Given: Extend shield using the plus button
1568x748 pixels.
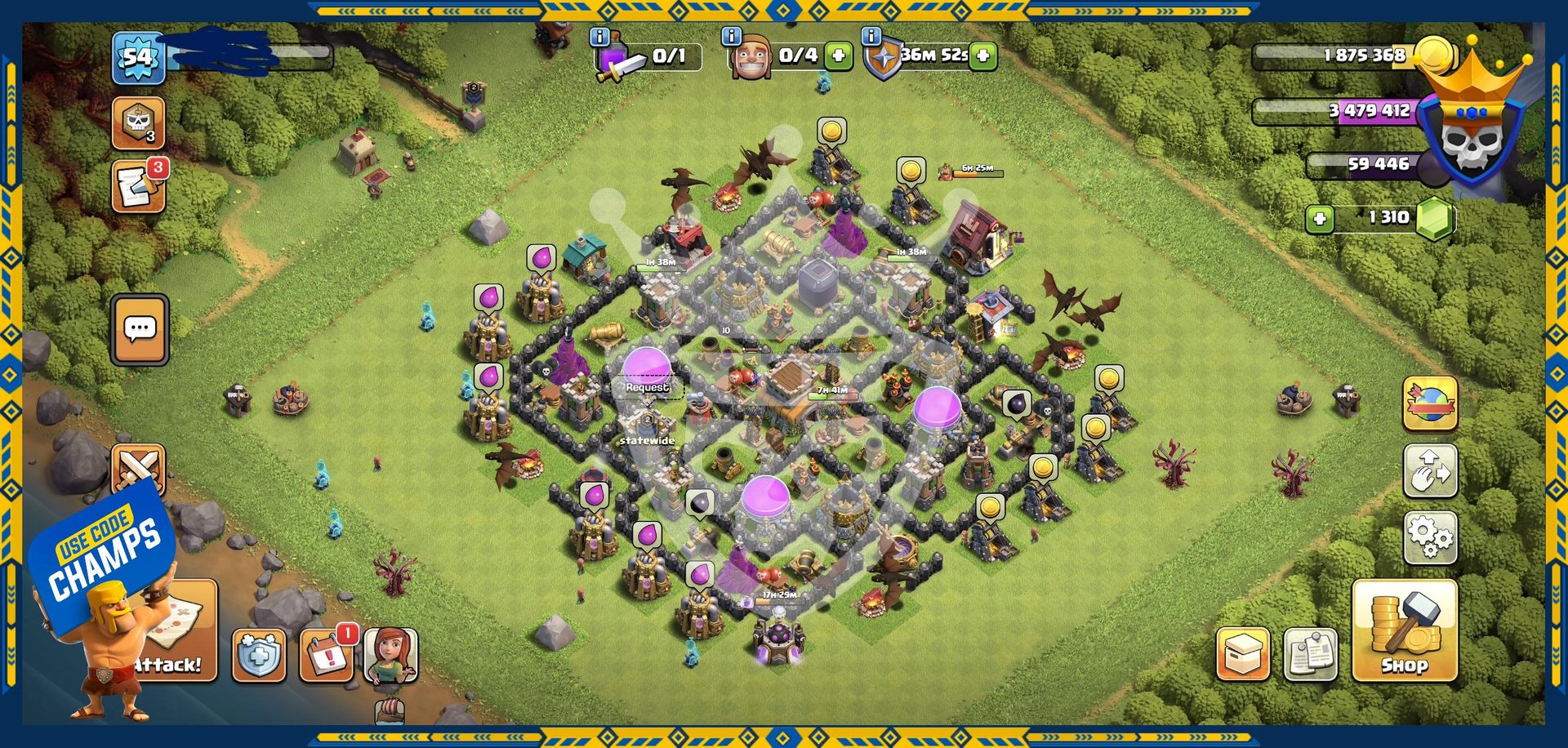Looking at the screenshot, I should [x=984, y=56].
